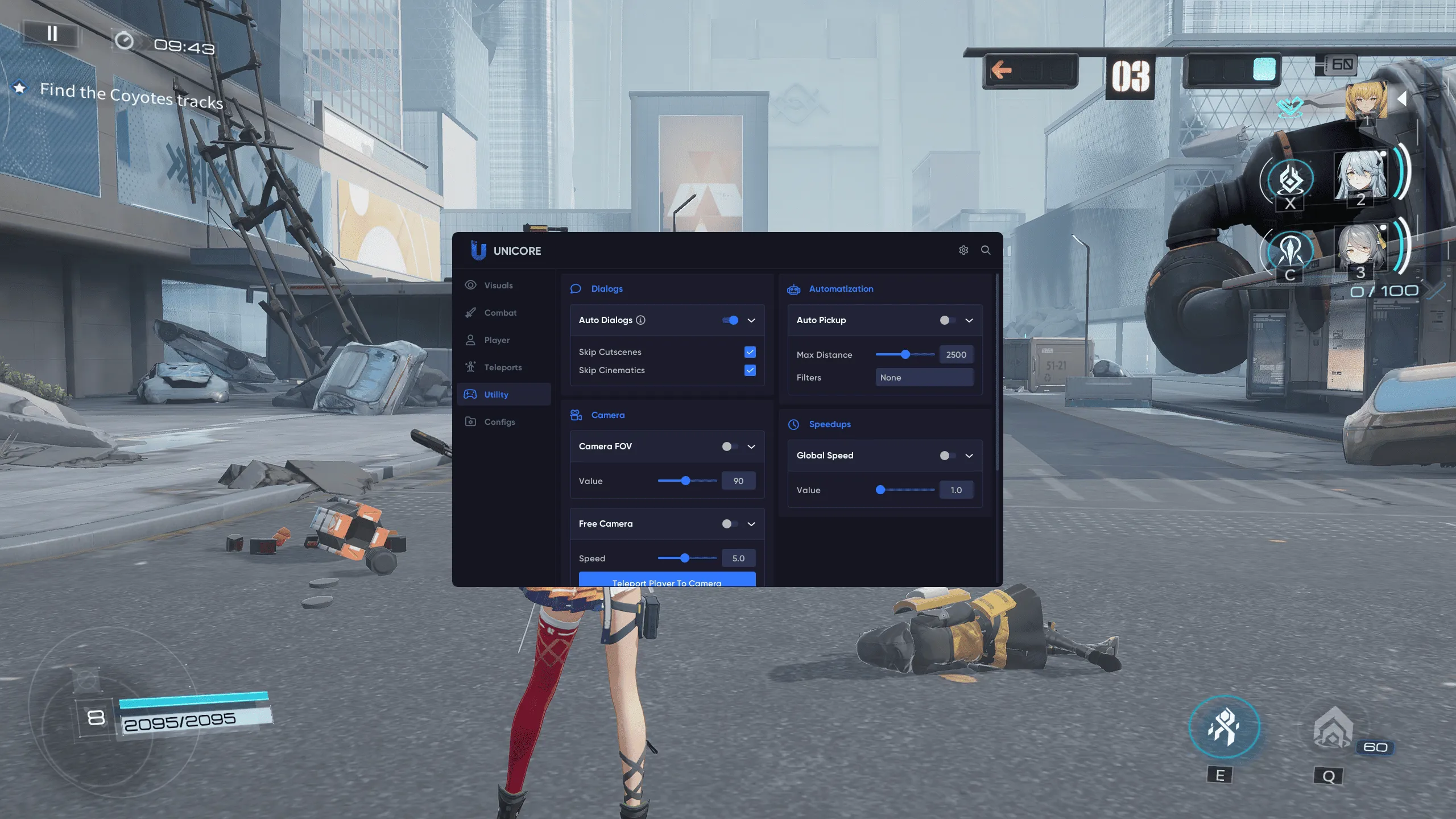Image resolution: width=1456 pixels, height=819 pixels.
Task: Switch to the Combat tab
Action: click(500, 313)
